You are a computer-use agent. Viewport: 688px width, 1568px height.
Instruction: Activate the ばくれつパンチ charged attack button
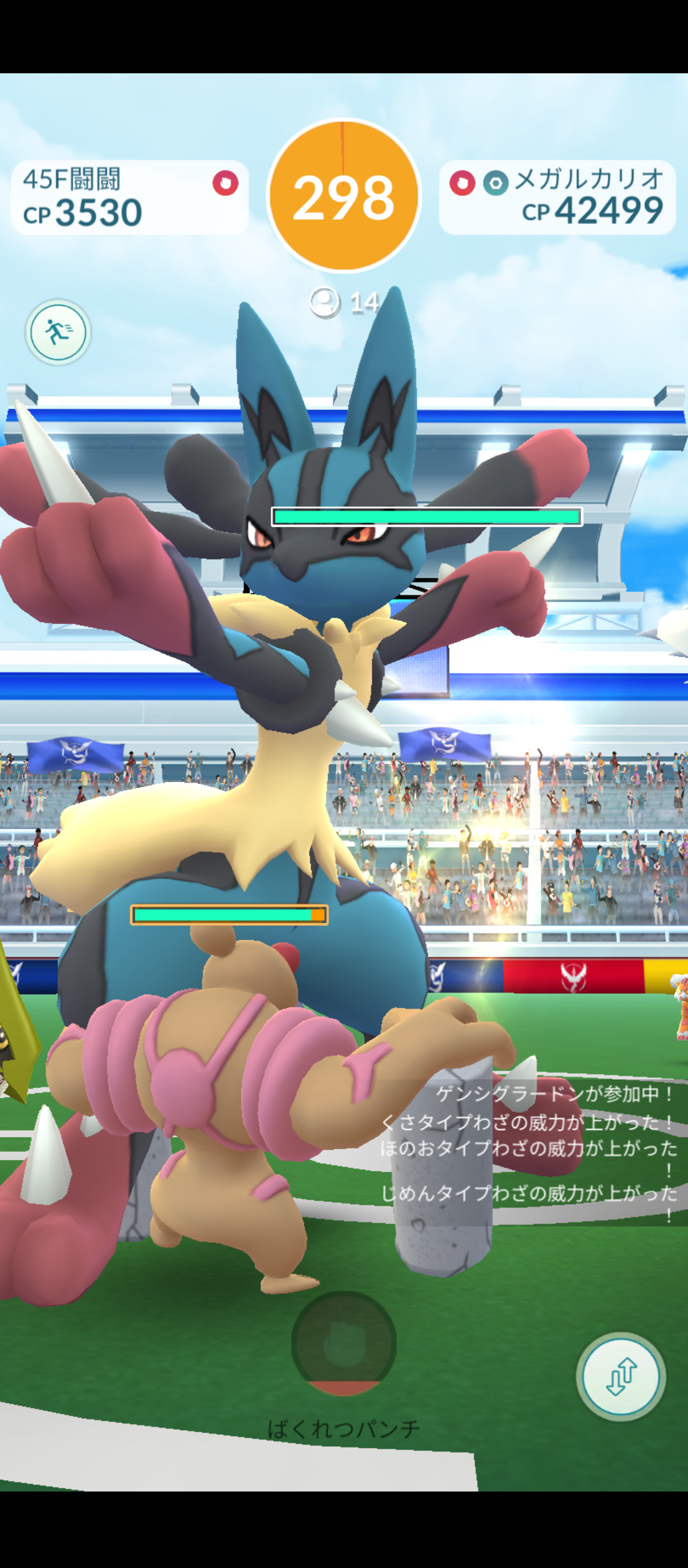click(344, 1342)
